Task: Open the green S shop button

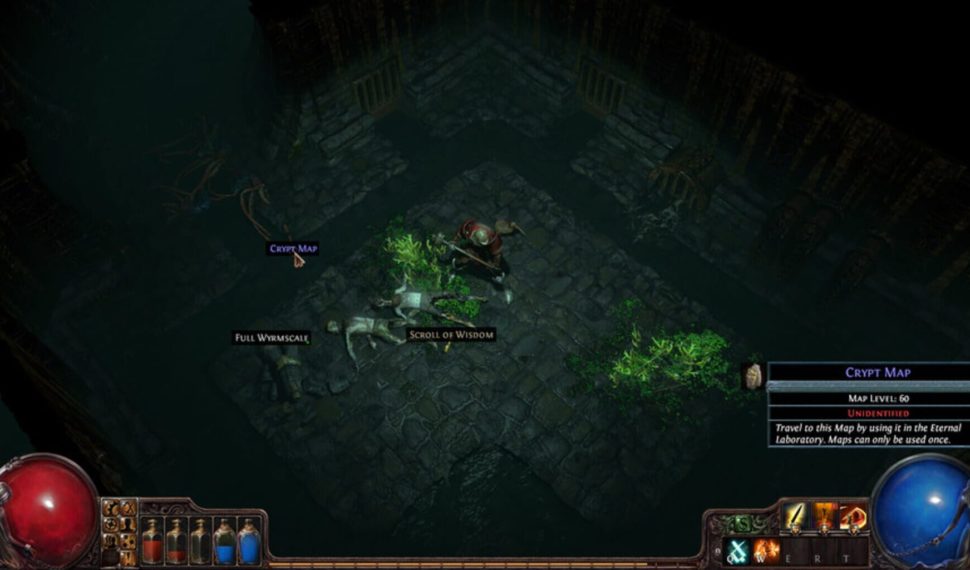Action: tap(742, 522)
